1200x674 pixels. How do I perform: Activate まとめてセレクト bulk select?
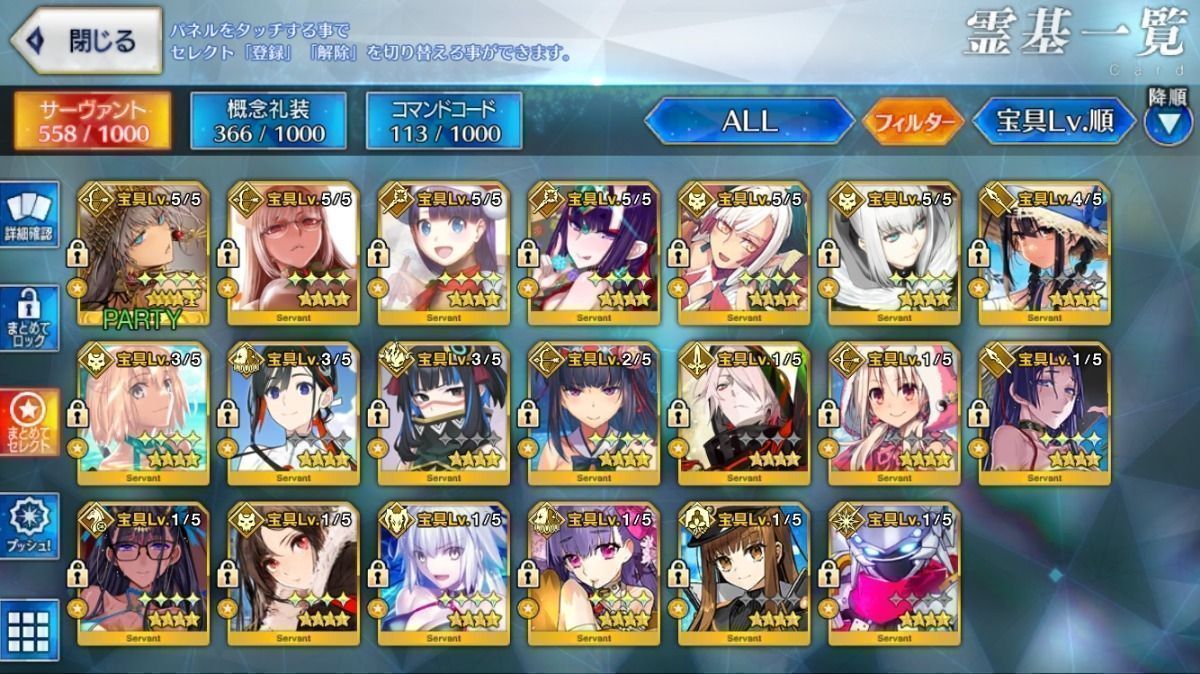pos(29,423)
